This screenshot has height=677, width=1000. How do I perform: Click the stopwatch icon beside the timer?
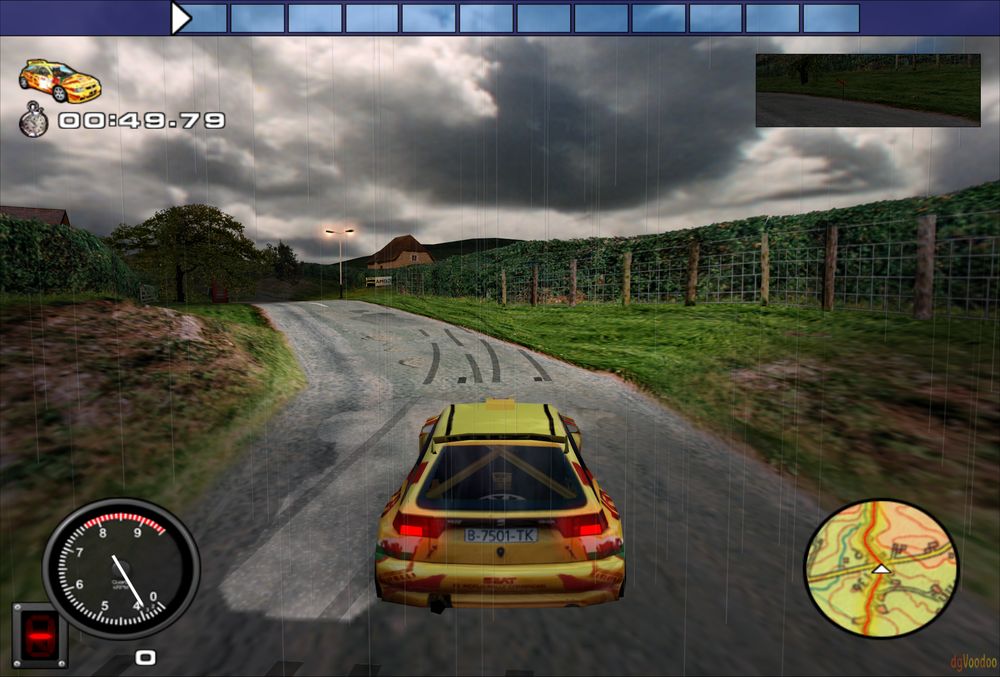[x=34, y=120]
